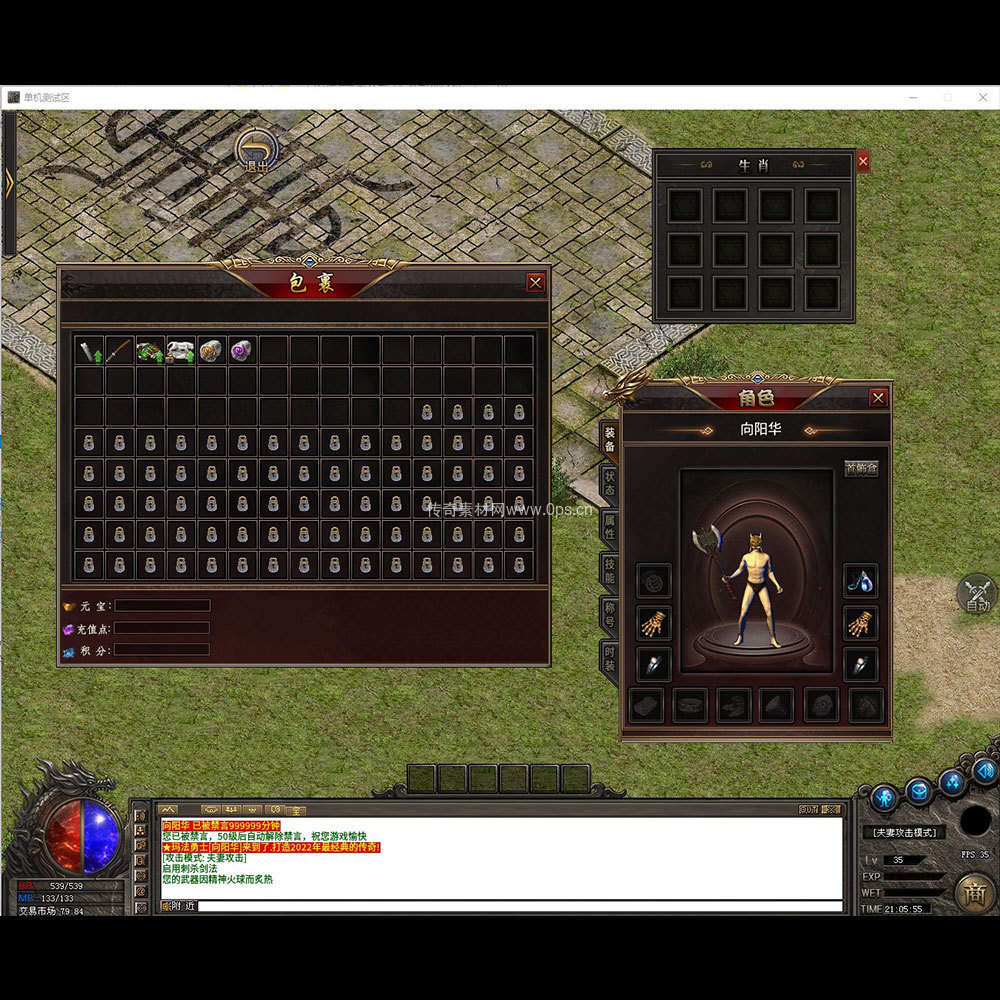The width and height of the screenshot is (1000, 1000).
Task: Open the 属性 attributes tab
Action: [608, 527]
